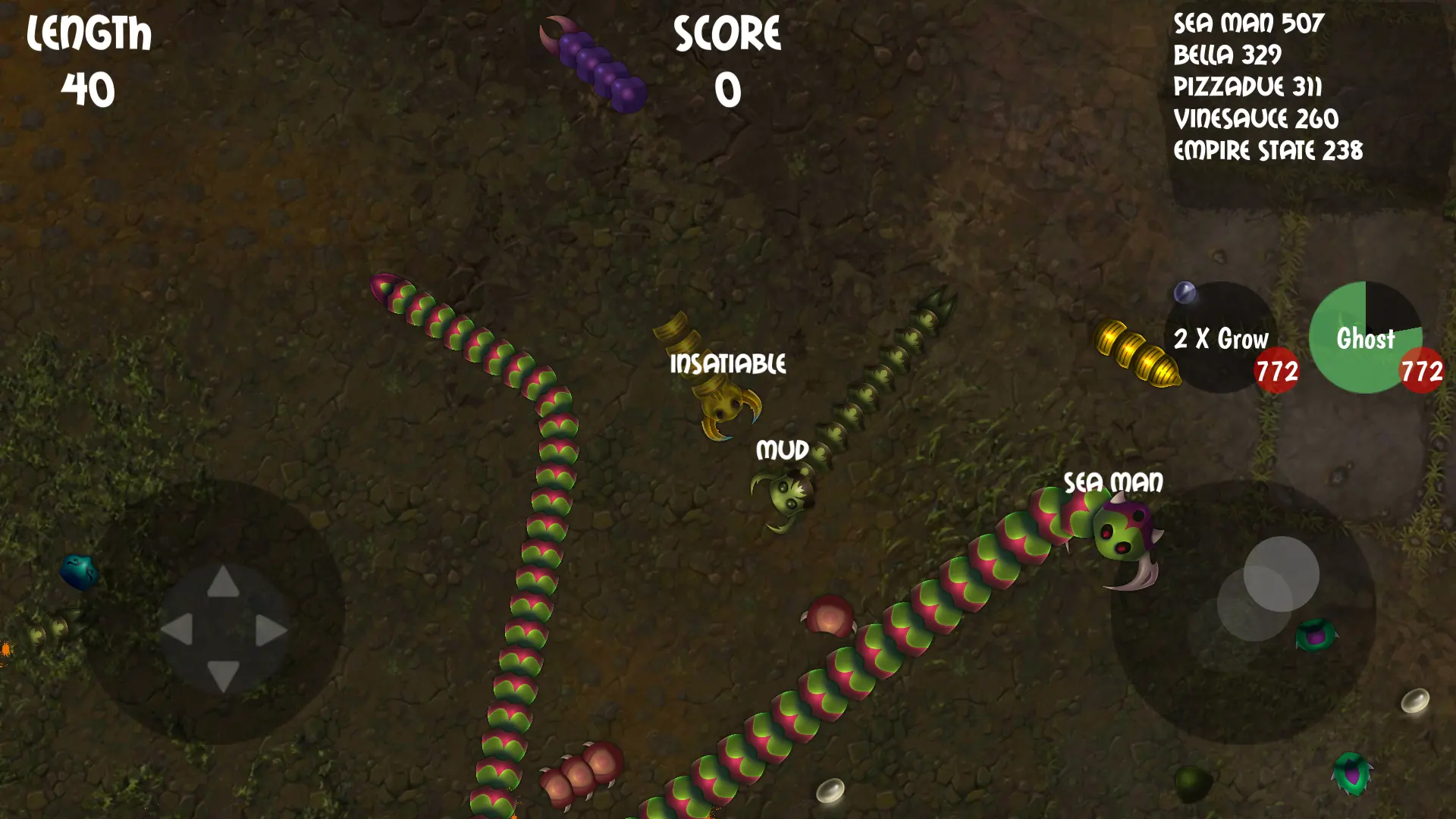
Task: Activate the 2 X Grow power-up
Action: pos(1221,338)
